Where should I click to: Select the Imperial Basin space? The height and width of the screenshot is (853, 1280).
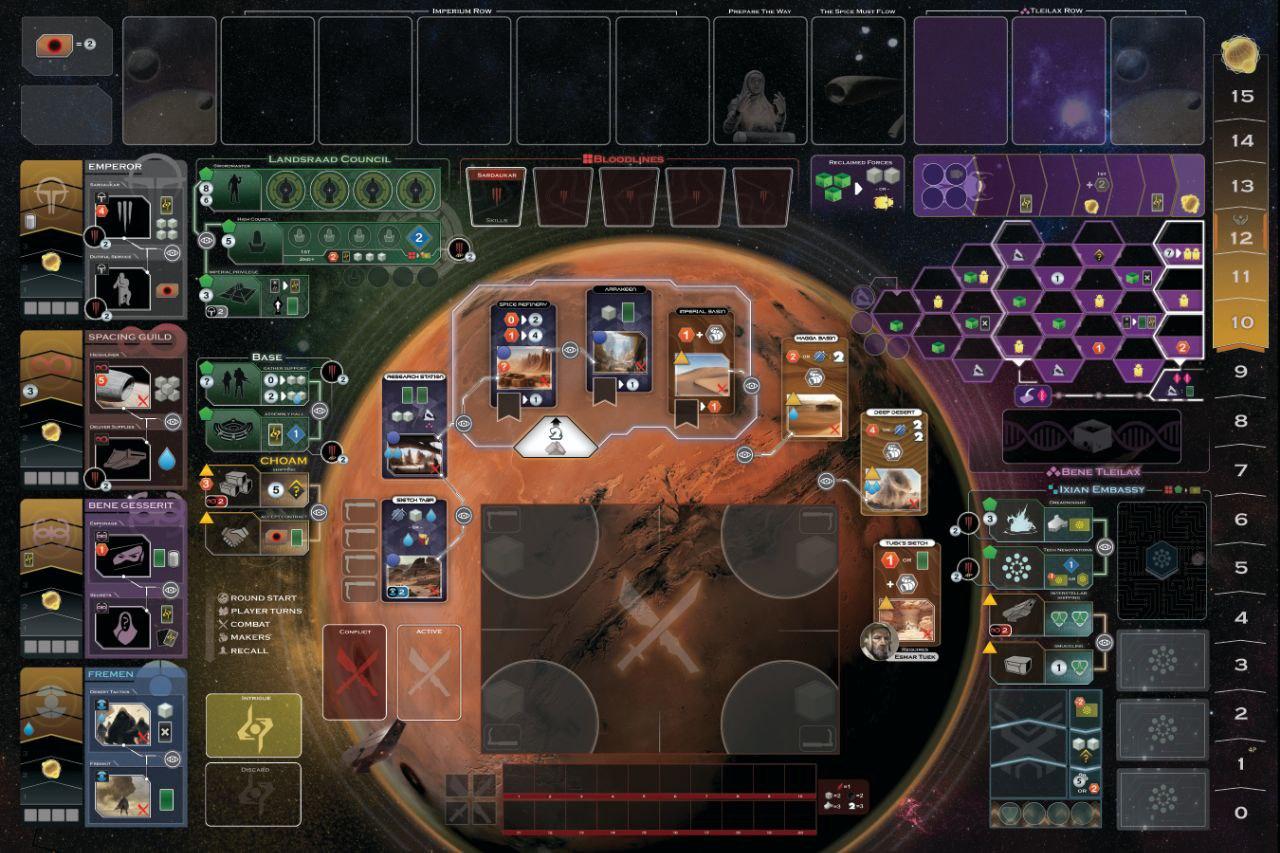pos(700,362)
